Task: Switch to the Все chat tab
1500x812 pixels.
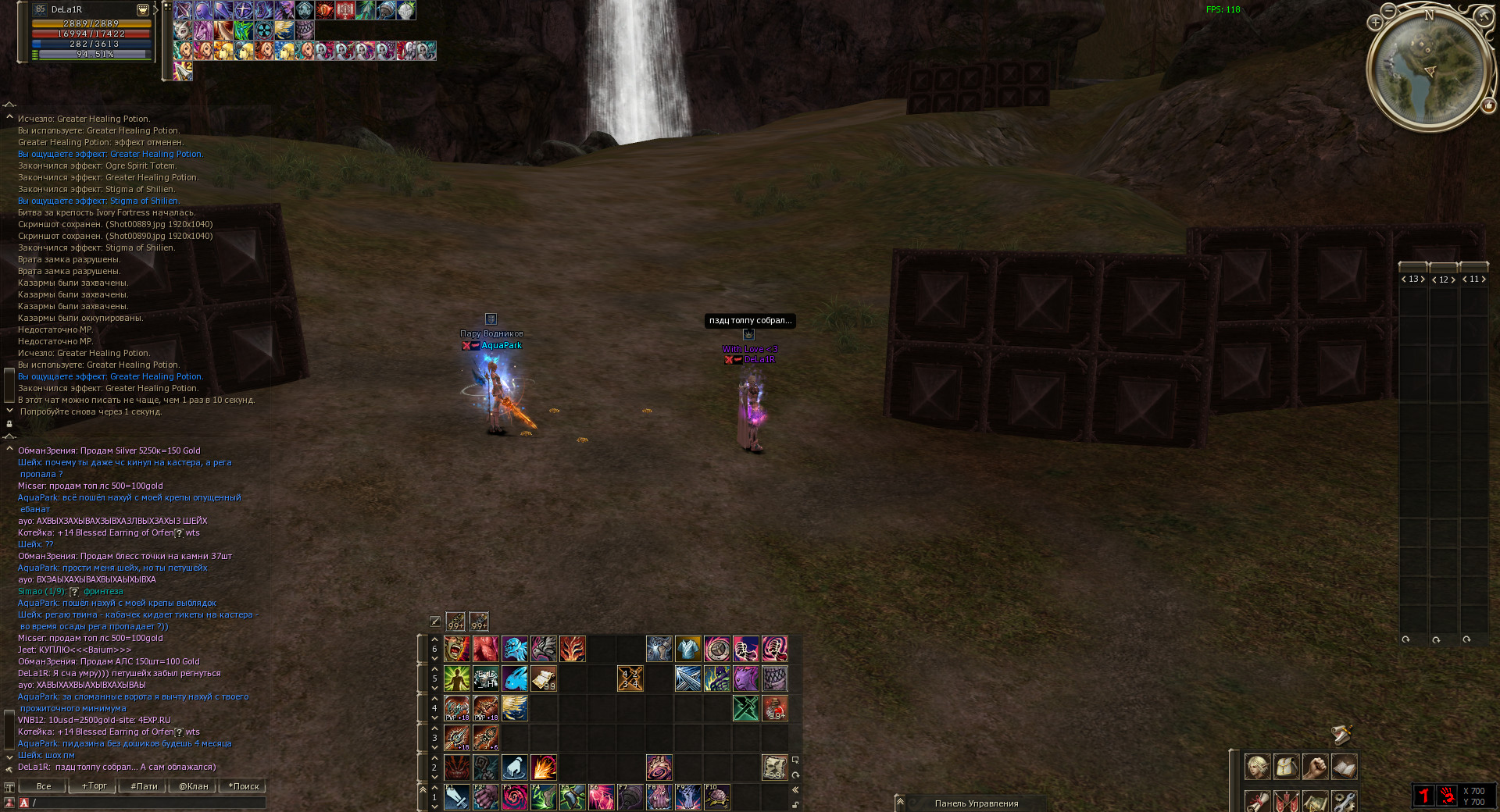Action: coord(44,786)
